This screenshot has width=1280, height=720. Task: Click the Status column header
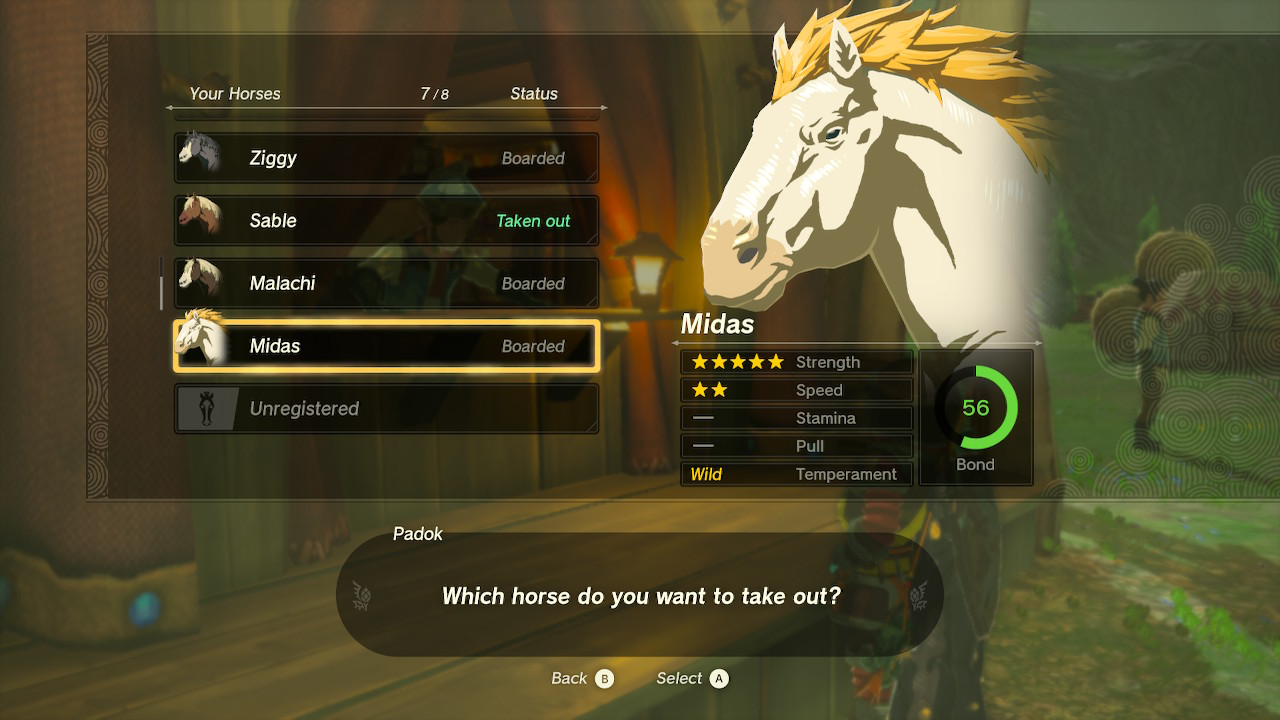click(x=534, y=93)
